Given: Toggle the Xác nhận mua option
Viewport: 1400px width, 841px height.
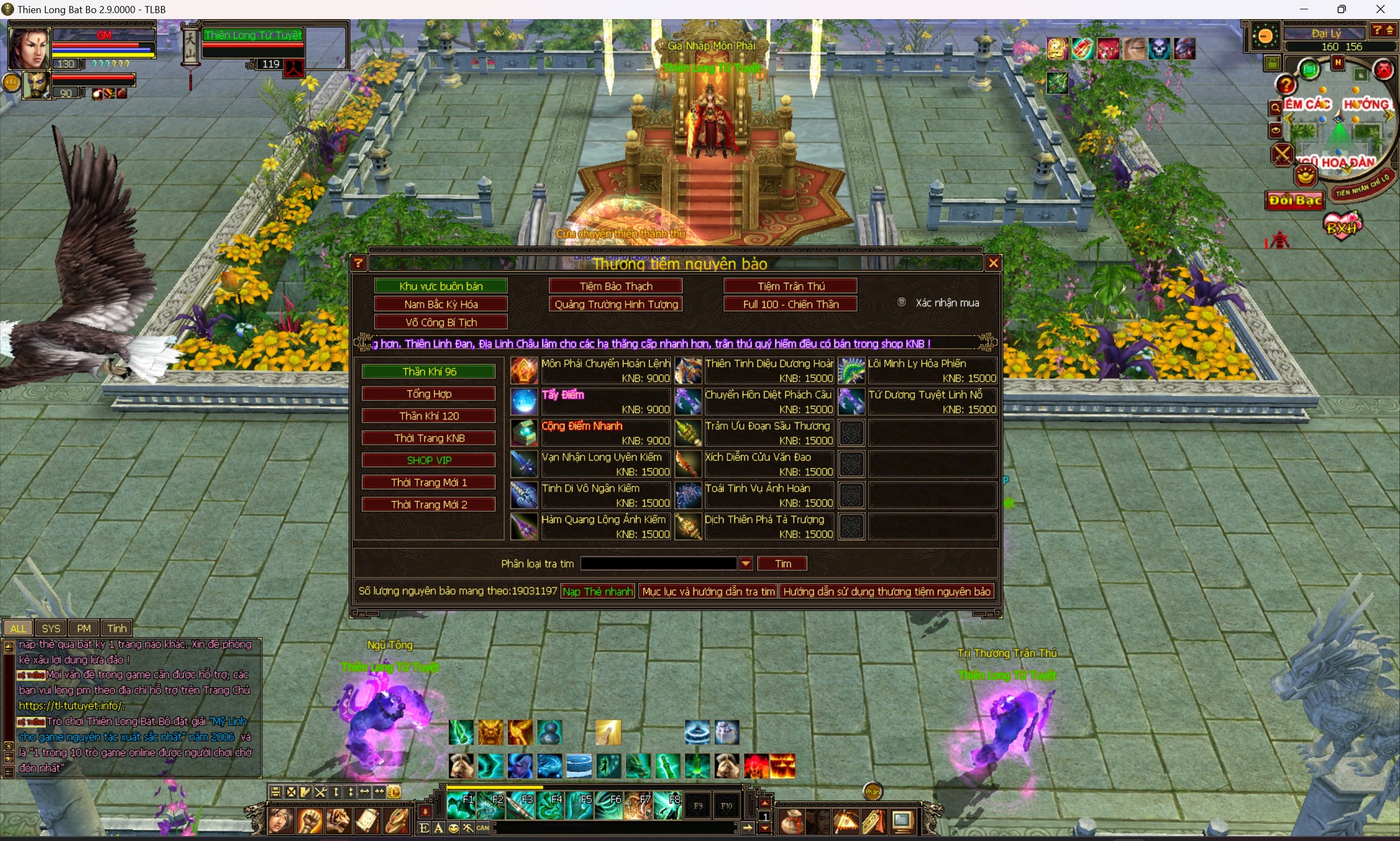Looking at the screenshot, I should (902, 302).
